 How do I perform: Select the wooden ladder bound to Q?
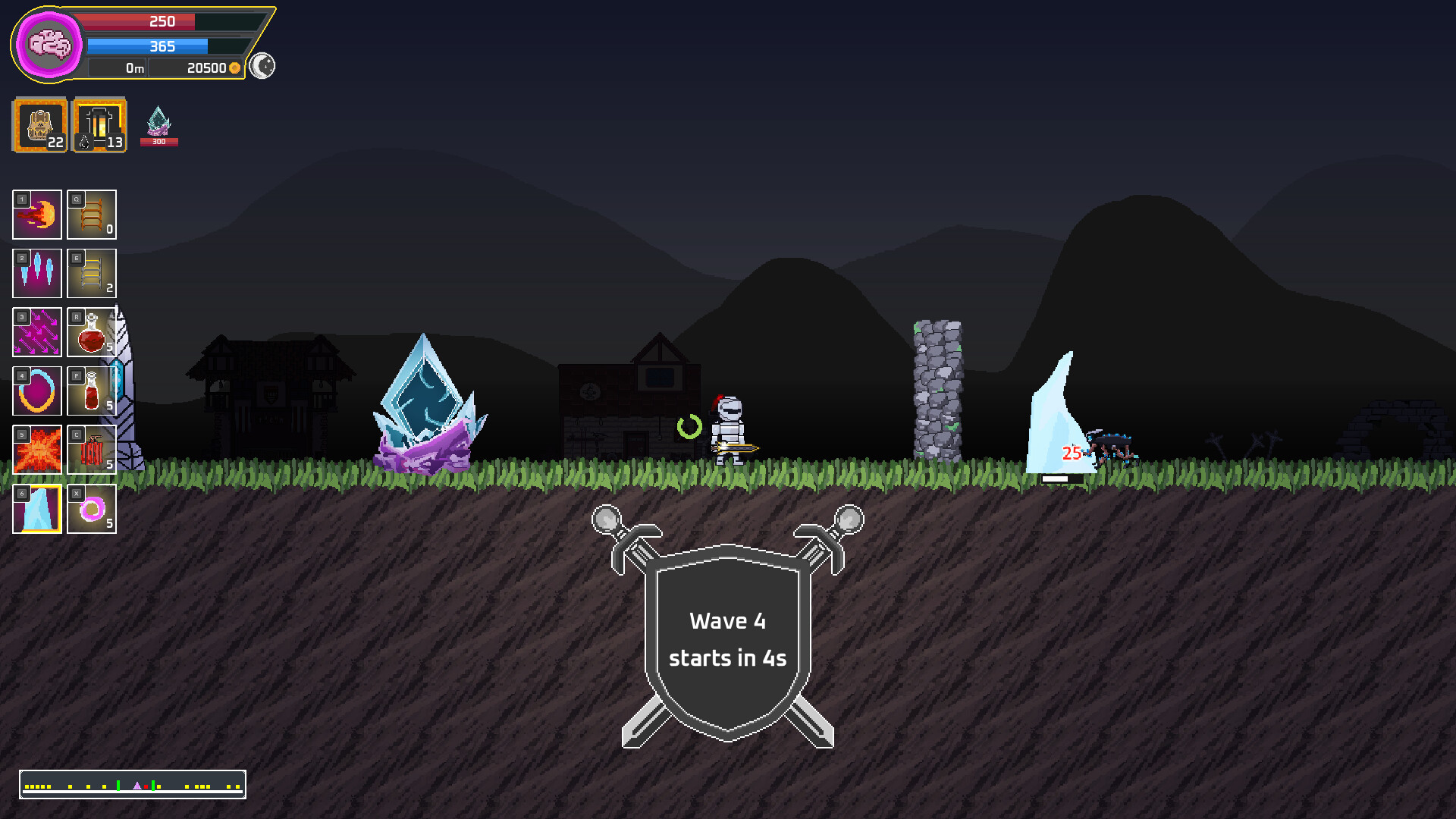click(x=91, y=215)
